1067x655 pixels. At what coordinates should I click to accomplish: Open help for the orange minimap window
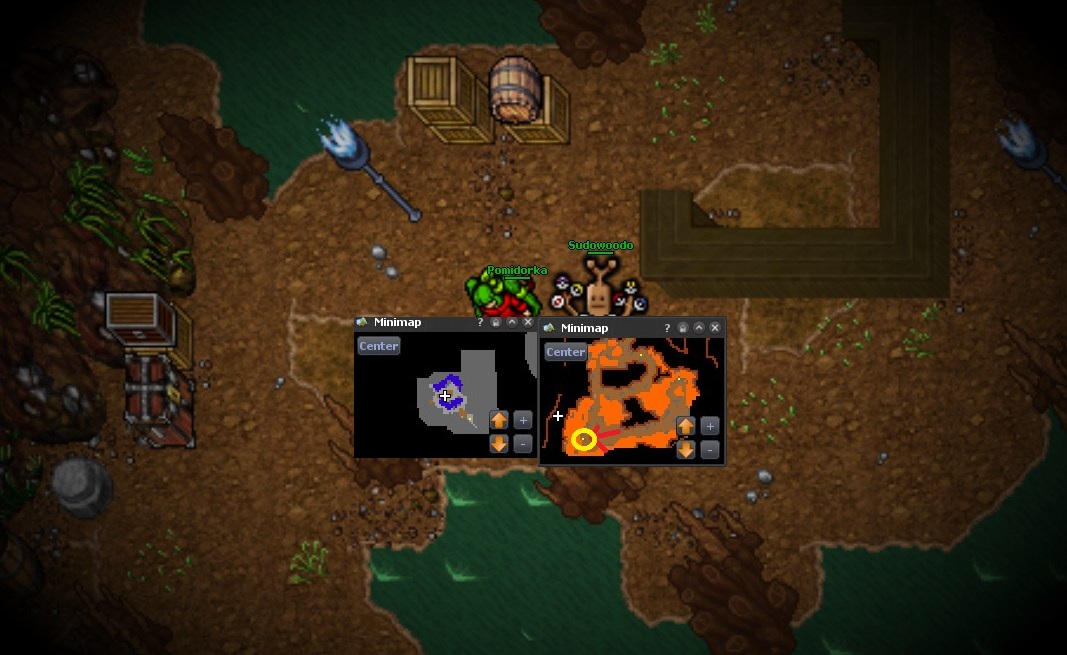click(x=667, y=328)
